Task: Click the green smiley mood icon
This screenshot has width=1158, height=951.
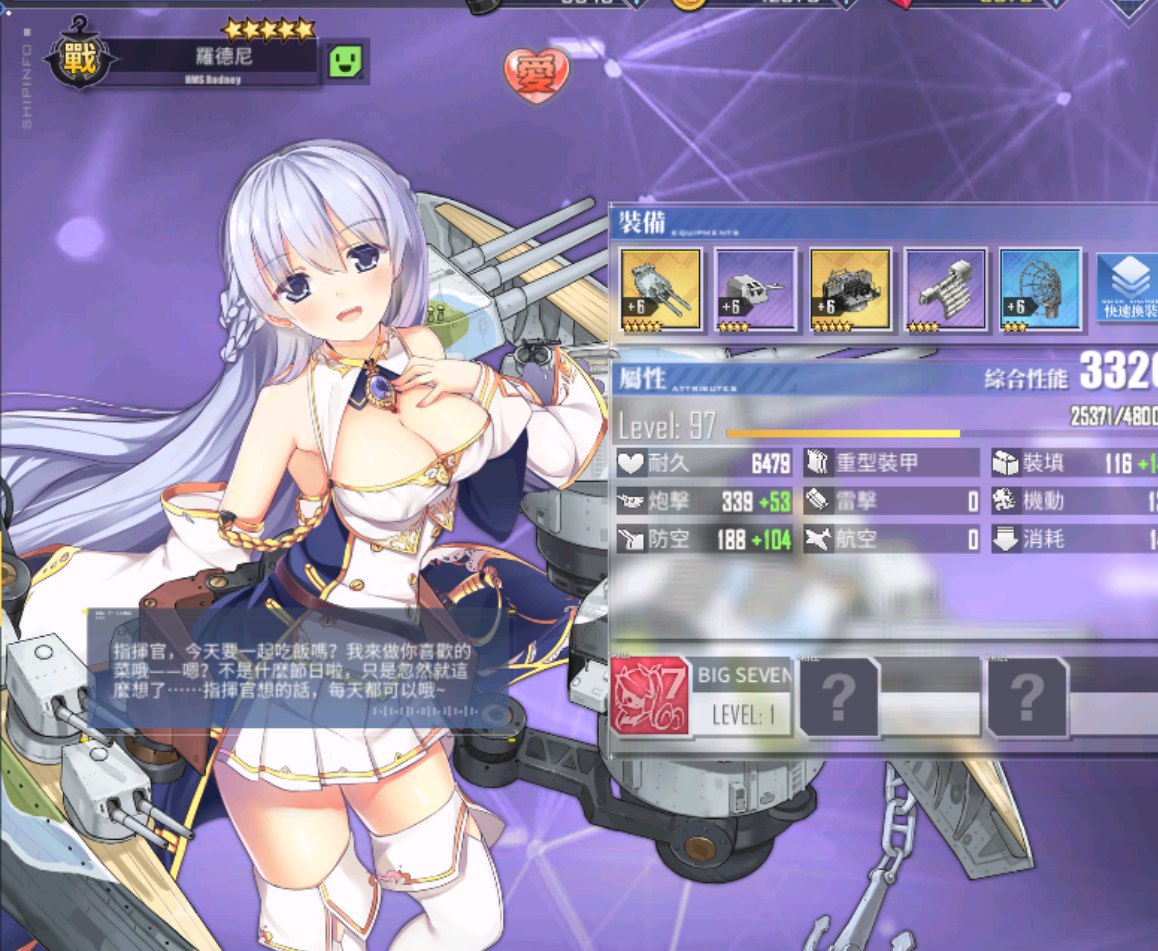Action: (346, 63)
